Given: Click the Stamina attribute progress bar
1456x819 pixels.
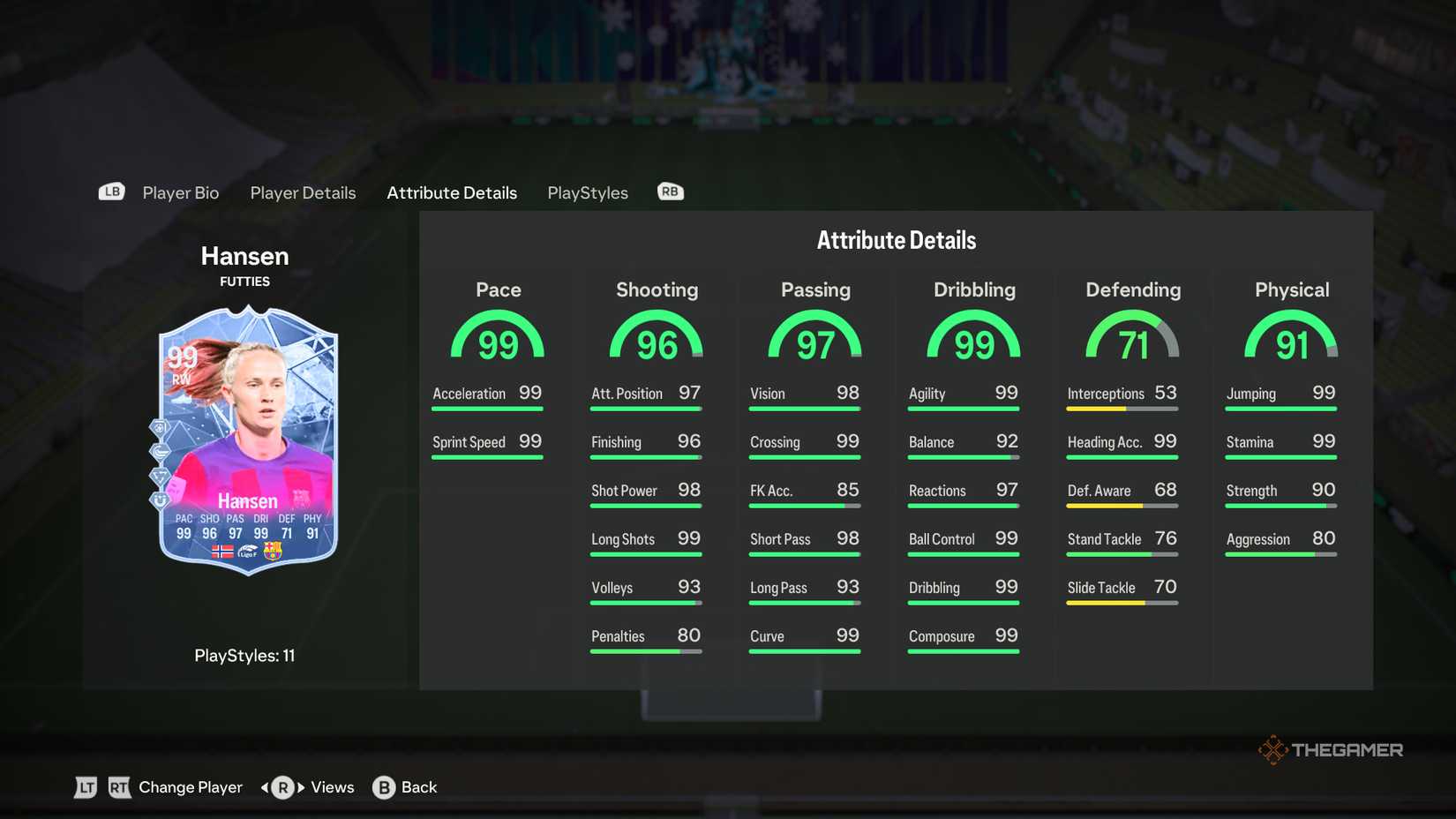Looking at the screenshot, I should 1280,457.
